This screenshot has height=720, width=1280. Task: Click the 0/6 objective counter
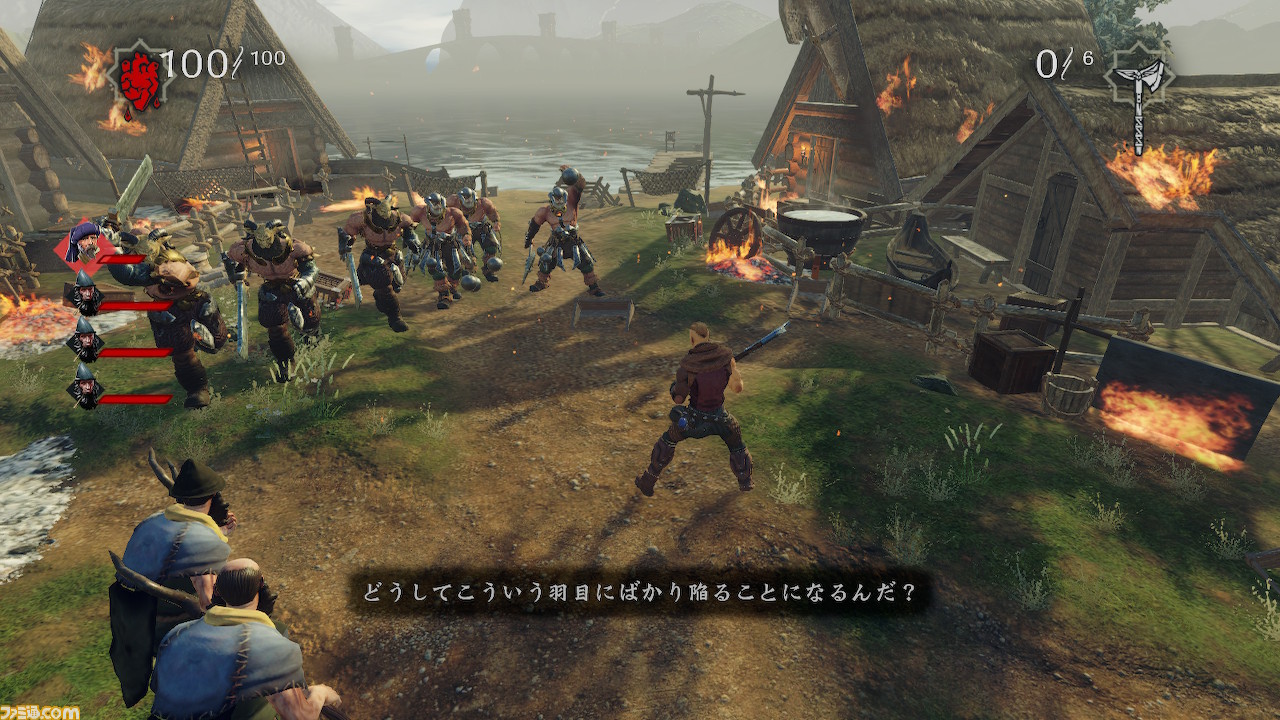(x=1060, y=63)
